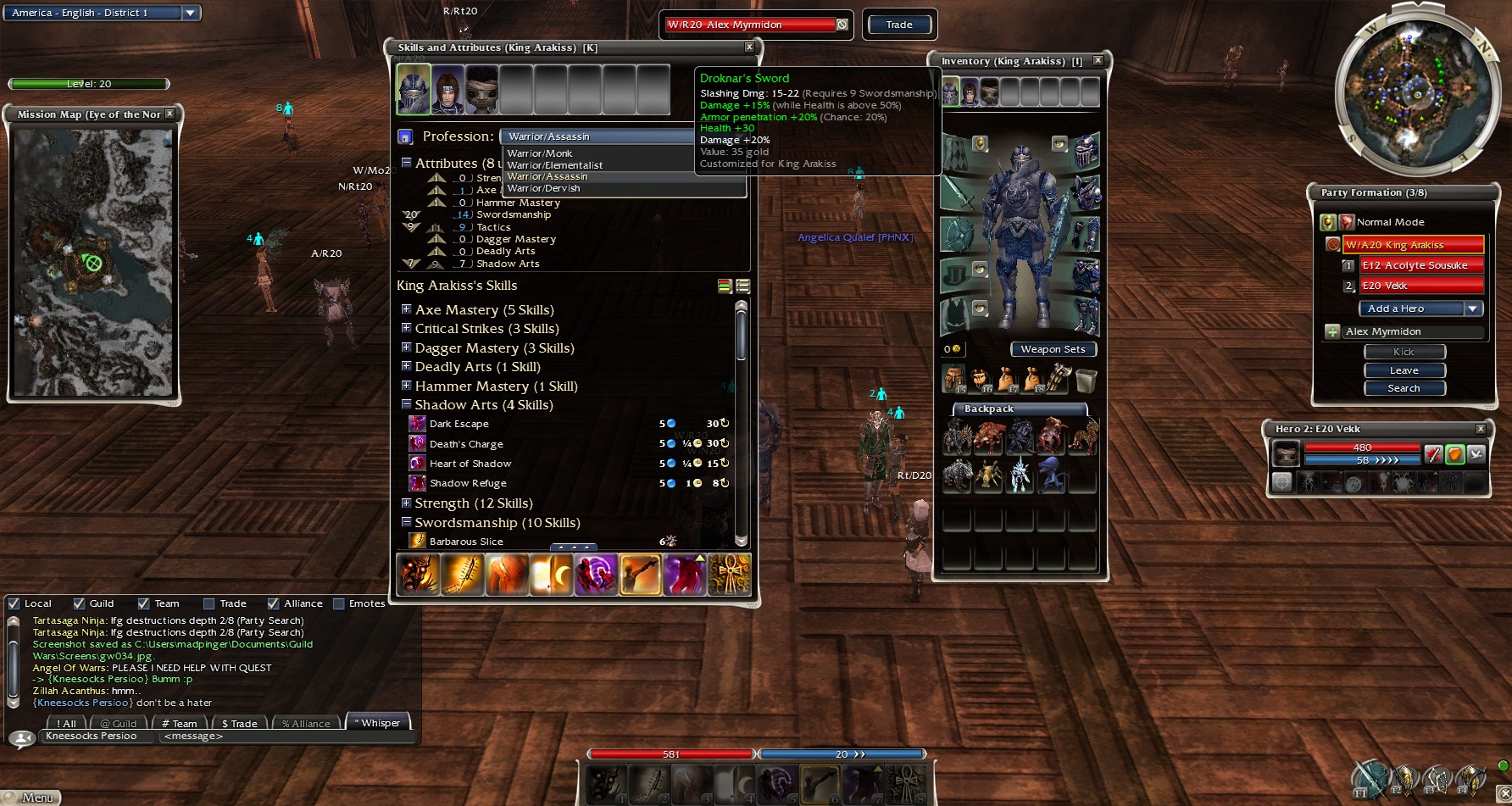Close the Inventory window

coord(1098,61)
